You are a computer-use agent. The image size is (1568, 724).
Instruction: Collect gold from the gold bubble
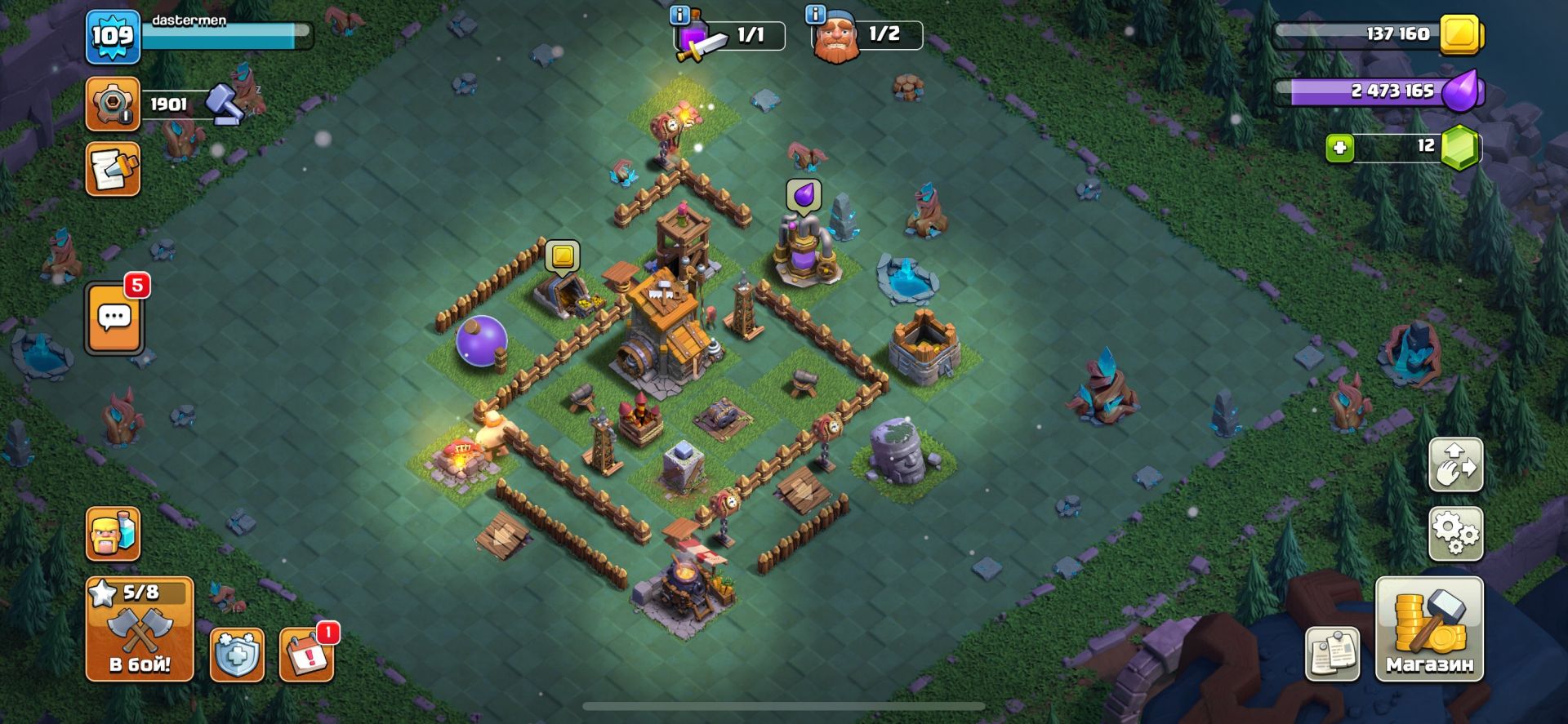[562, 255]
